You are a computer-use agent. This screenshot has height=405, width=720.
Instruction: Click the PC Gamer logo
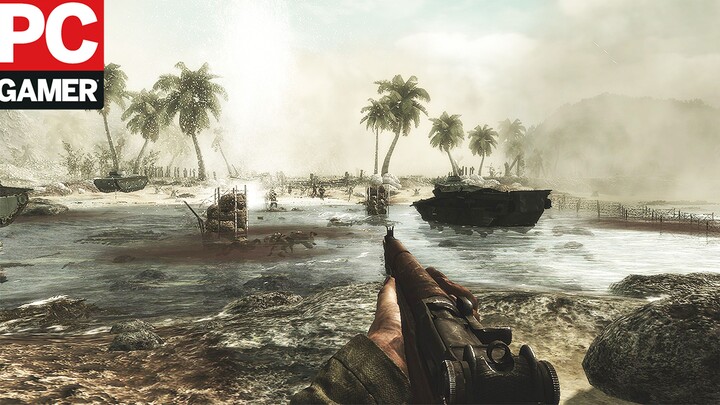coord(50,52)
